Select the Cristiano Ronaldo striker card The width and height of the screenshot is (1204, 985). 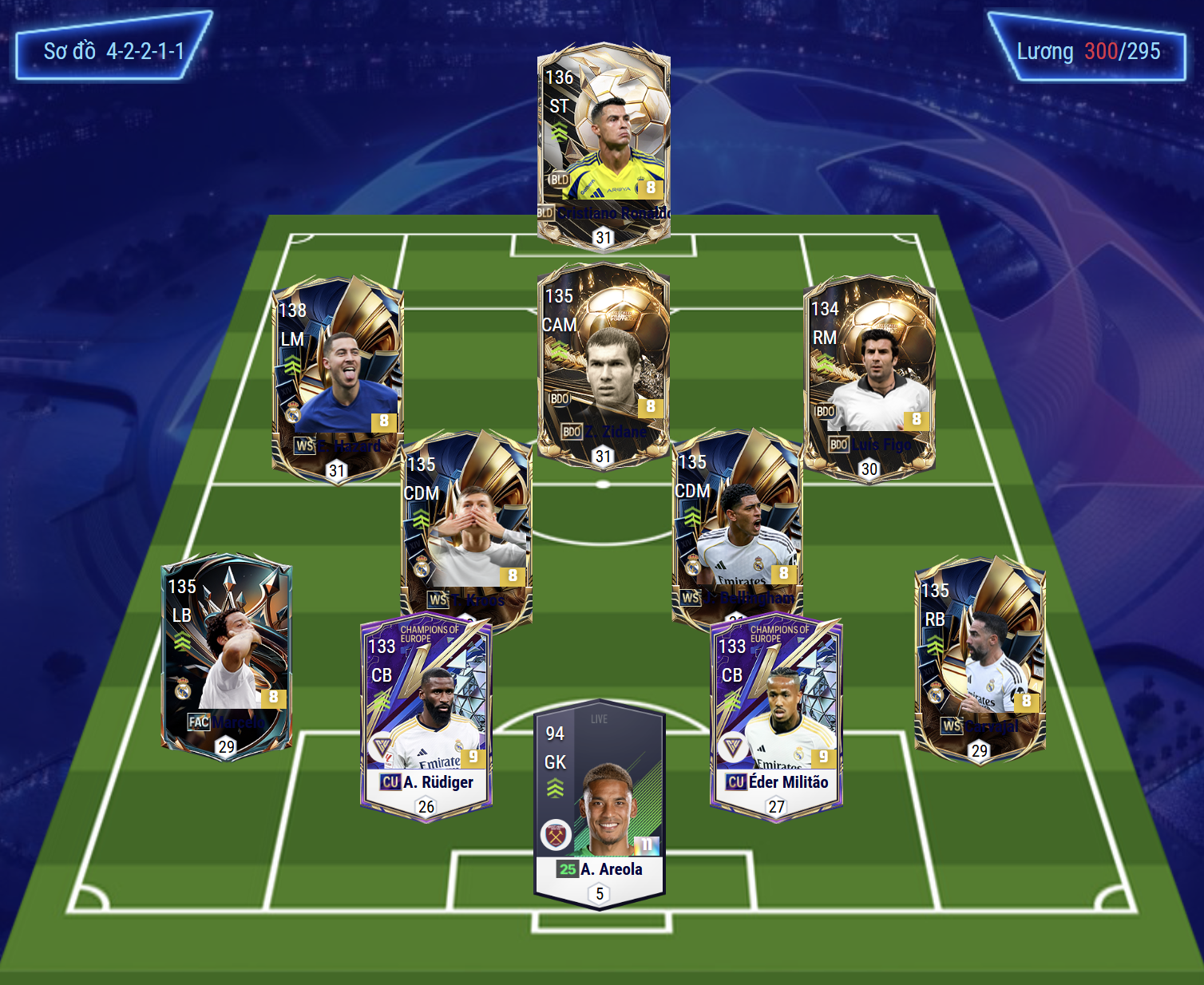604,144
